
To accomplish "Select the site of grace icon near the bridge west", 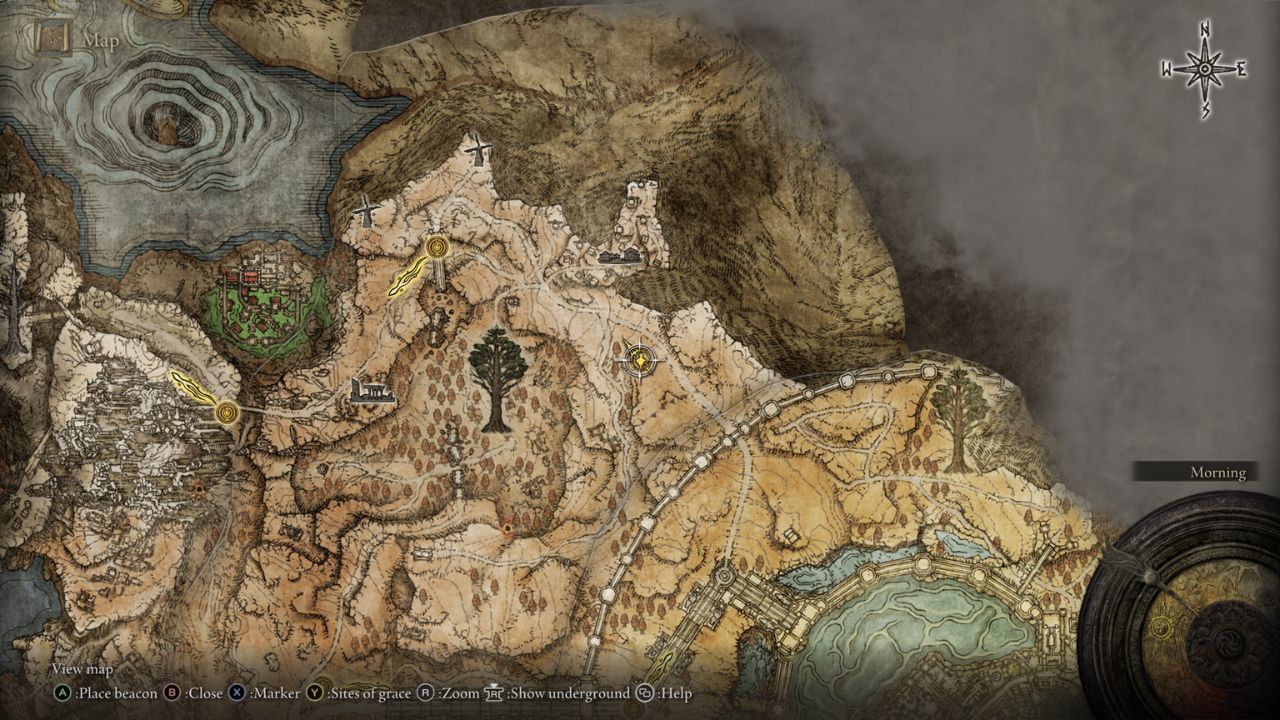I will coord(228,410).
